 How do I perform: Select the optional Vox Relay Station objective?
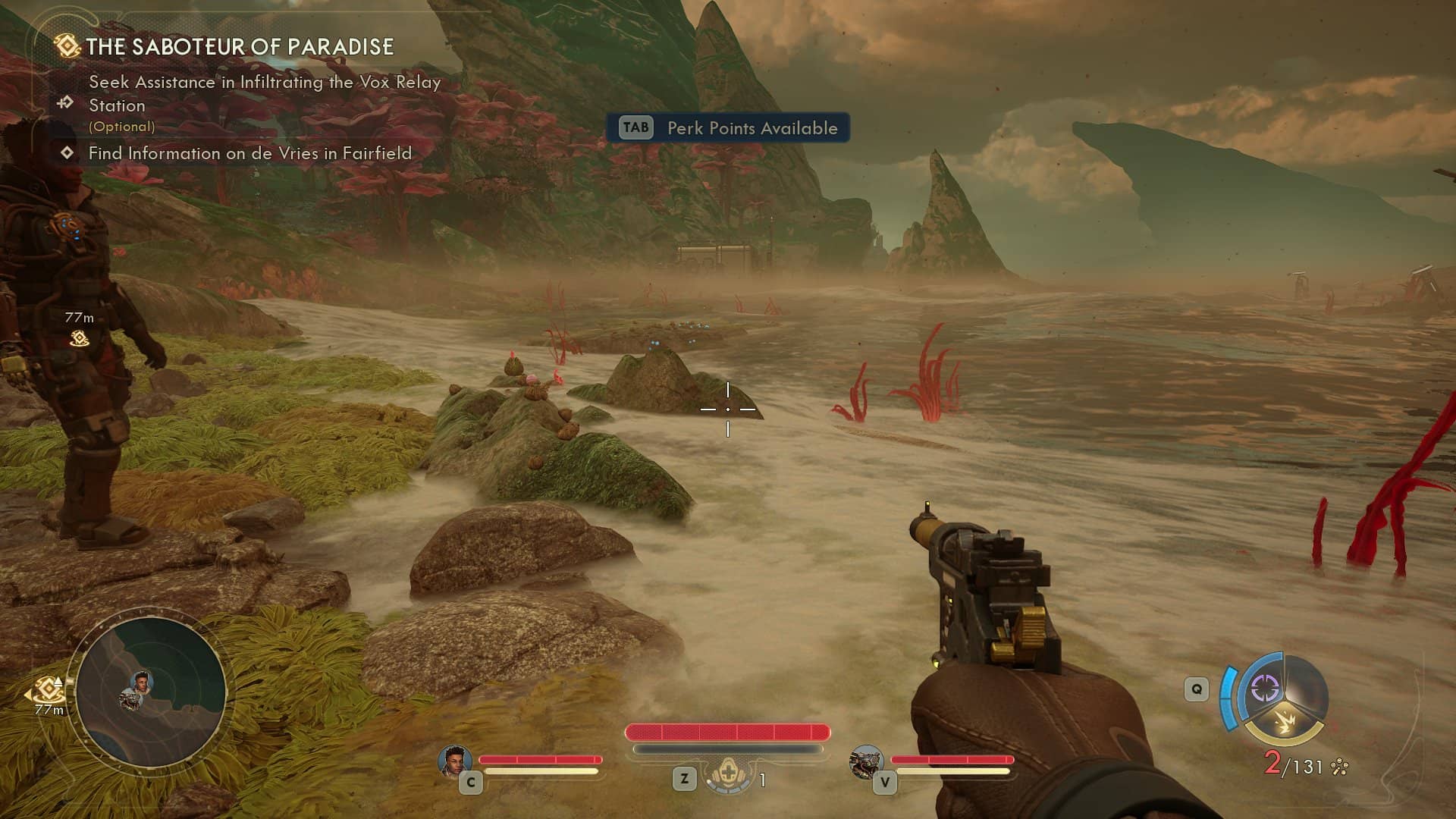tap(264, 94)
